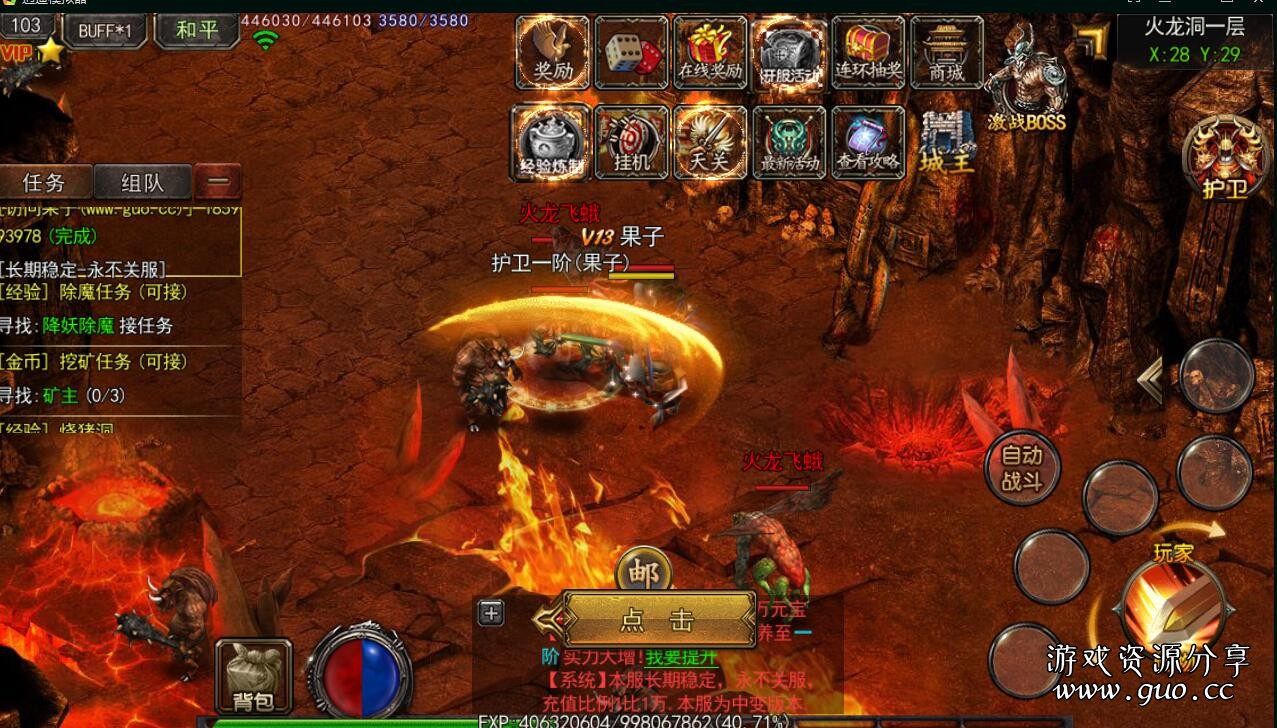This screenshot has height=728, width=1277.
Task: Open the 天关 challenge icon
Action: (710, 142)
